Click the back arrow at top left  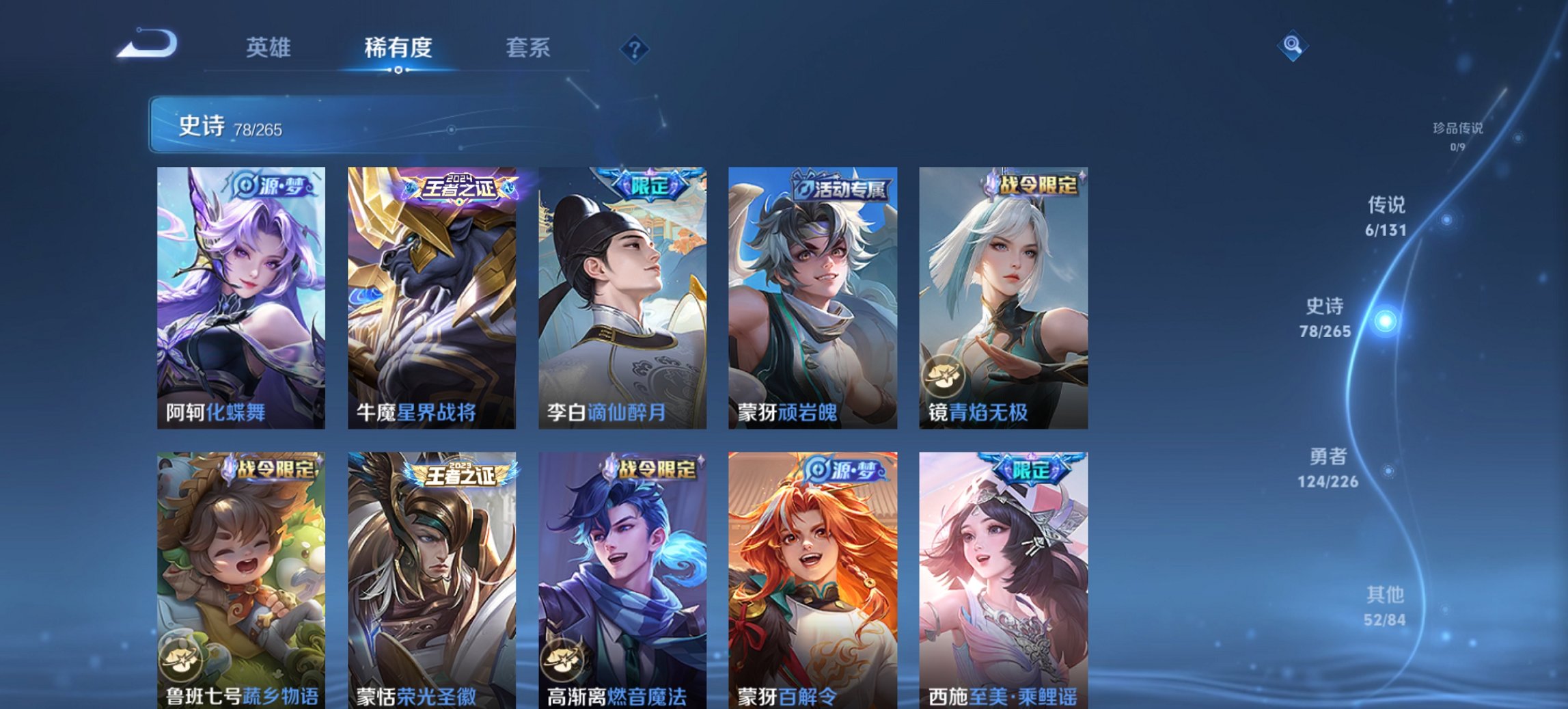(x=147, y=46)
